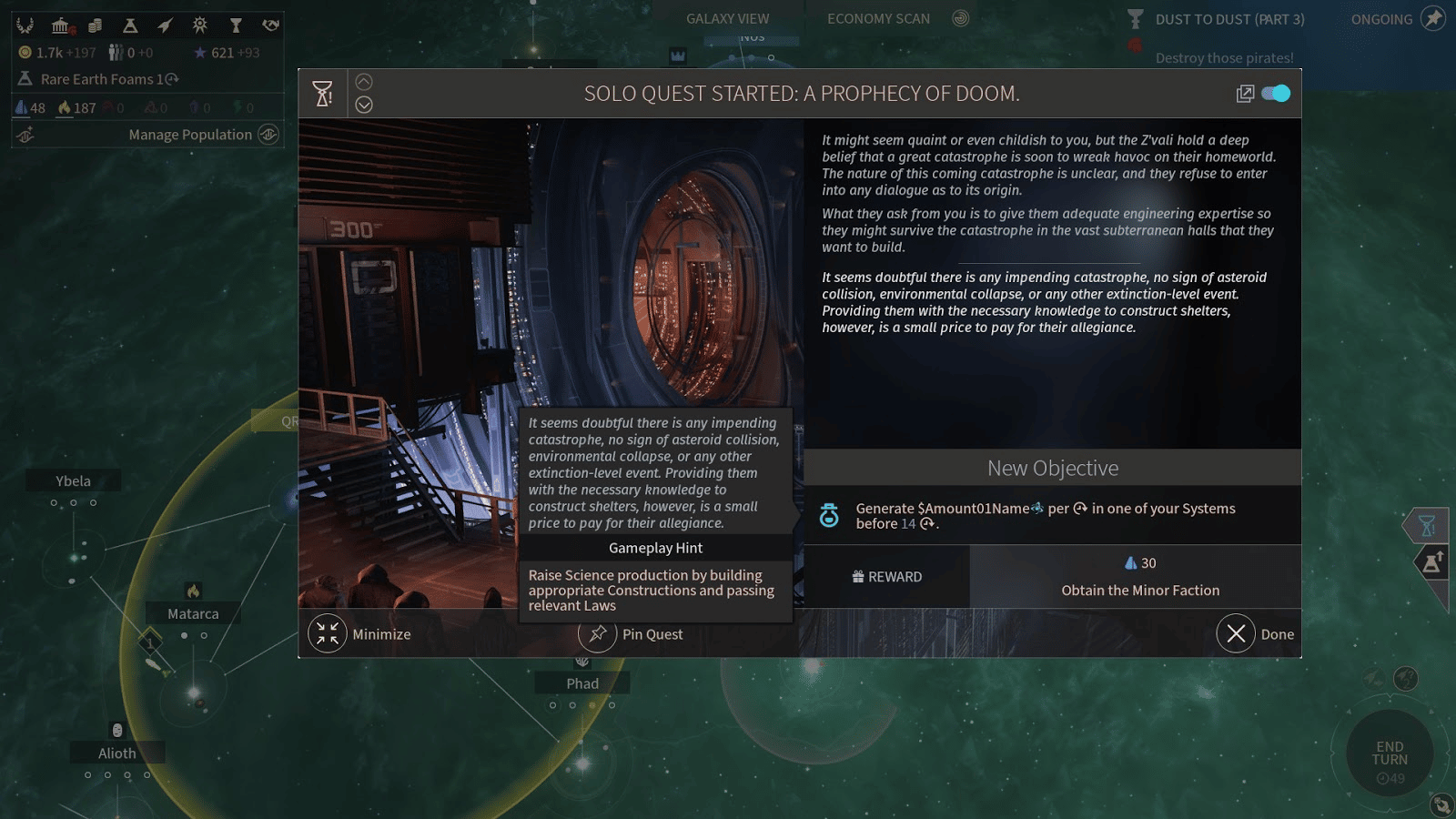The width and height of the screenshot is (1456, 819).
Task: Select the Alioth star system label
Action: (117, 753)
